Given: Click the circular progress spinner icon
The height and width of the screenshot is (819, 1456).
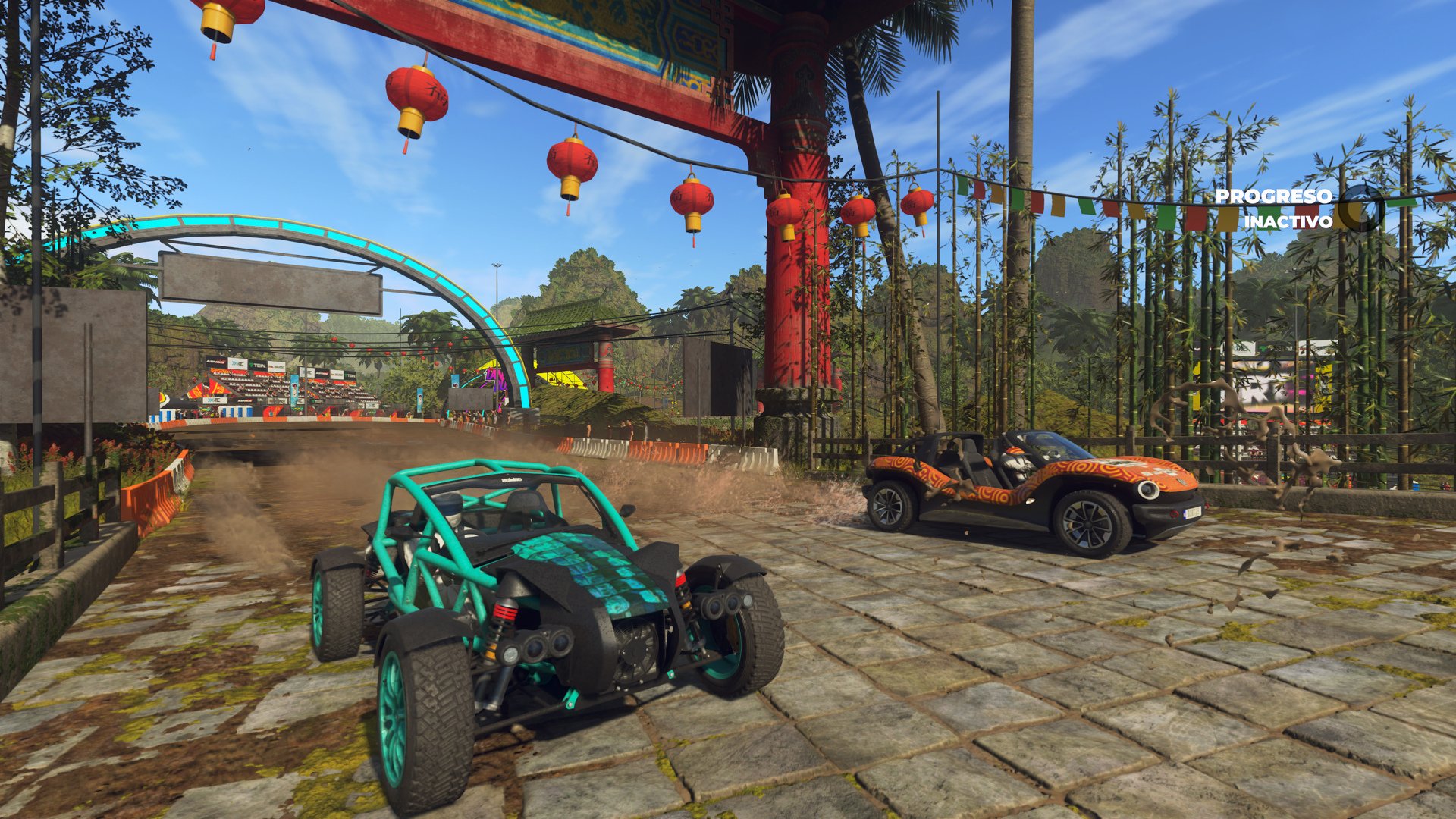Looking at the screenshot, I should pyautogui.click(x=1363, y=209).
